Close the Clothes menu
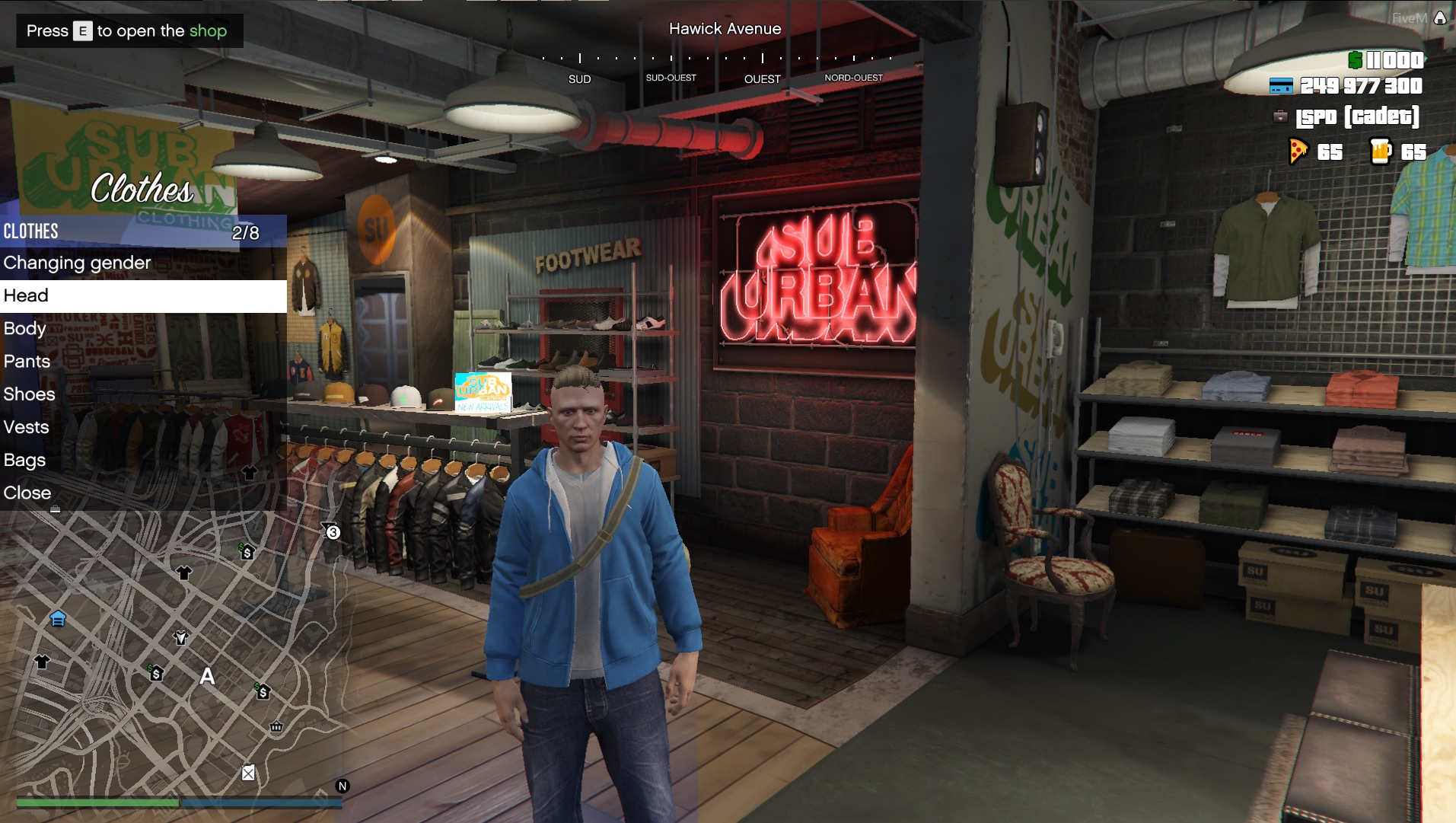This screenshot has width=1456, height=823. [27, 493]
